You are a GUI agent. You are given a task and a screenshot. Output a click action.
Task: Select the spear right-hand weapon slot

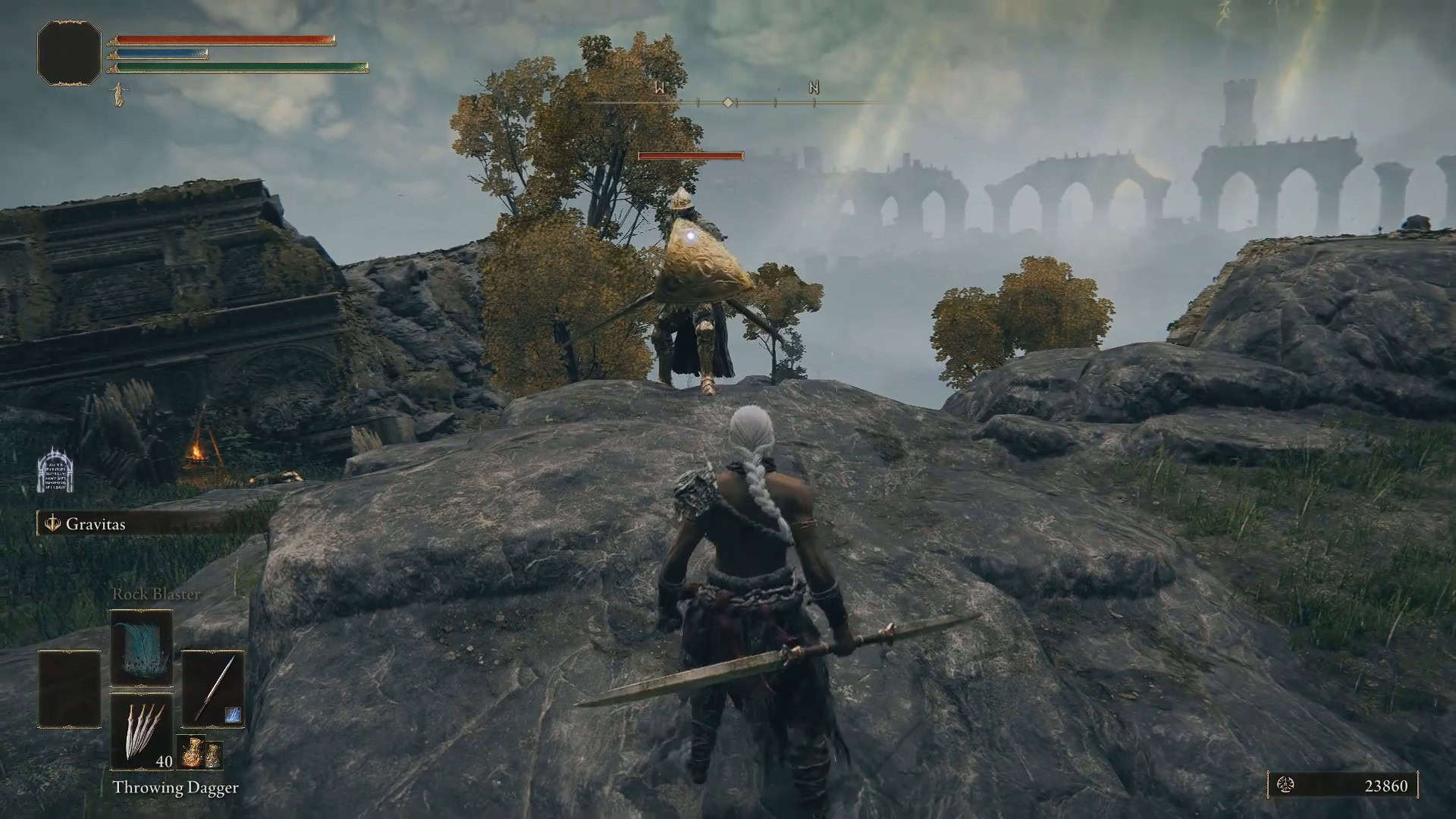pos(212,689)
